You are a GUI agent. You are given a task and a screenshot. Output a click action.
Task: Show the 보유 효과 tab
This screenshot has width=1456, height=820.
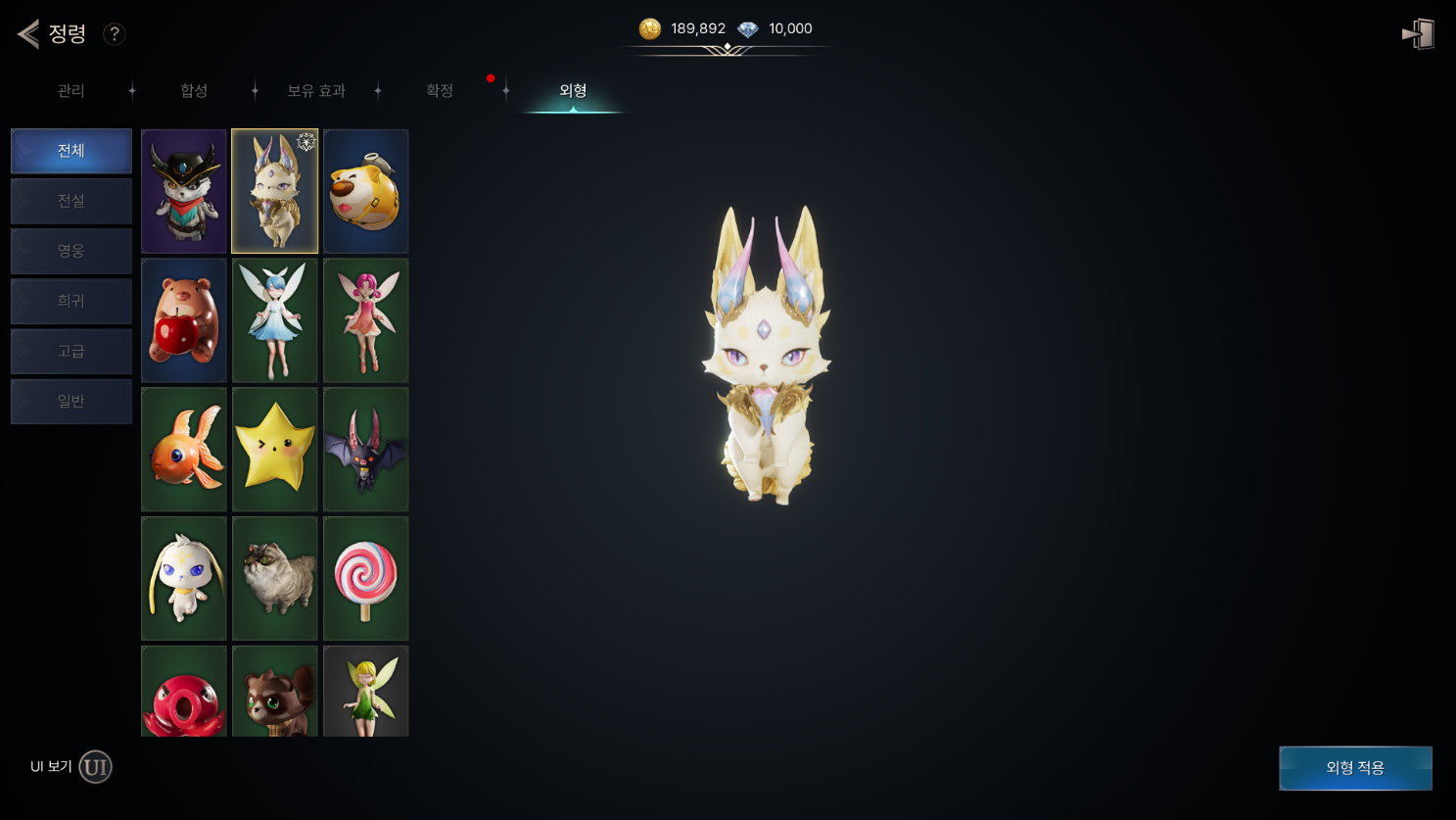315,91
